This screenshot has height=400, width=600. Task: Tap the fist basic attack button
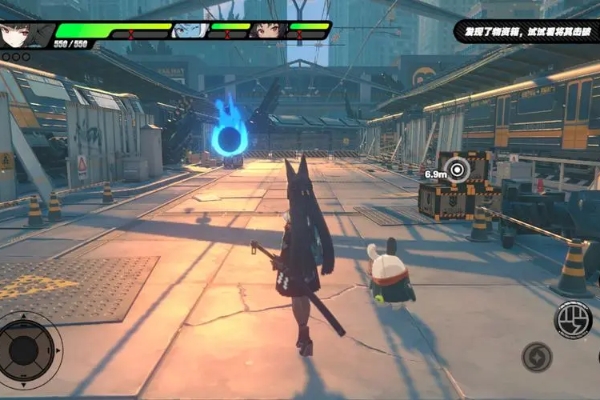(x=573, y=320)
